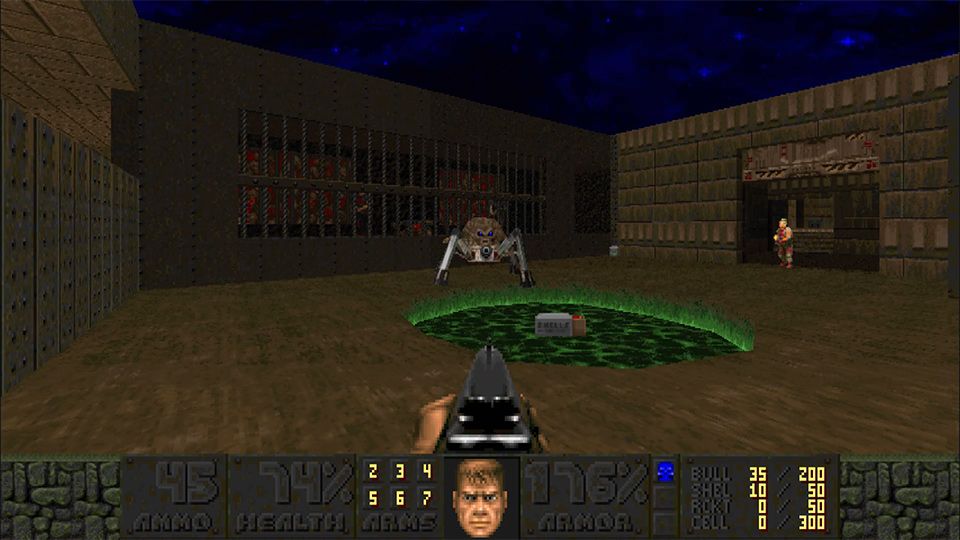Select weapon slot 3 in Arms panel
The width and height of the screenshot is (960, 540).
pos(399,472)
